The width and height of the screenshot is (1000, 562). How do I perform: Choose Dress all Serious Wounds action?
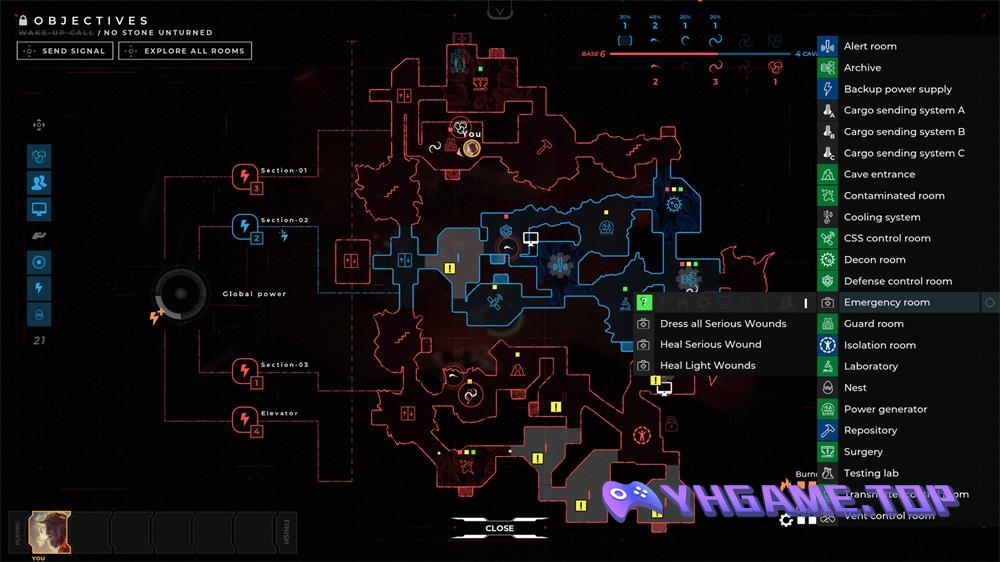tap(723, 324)
